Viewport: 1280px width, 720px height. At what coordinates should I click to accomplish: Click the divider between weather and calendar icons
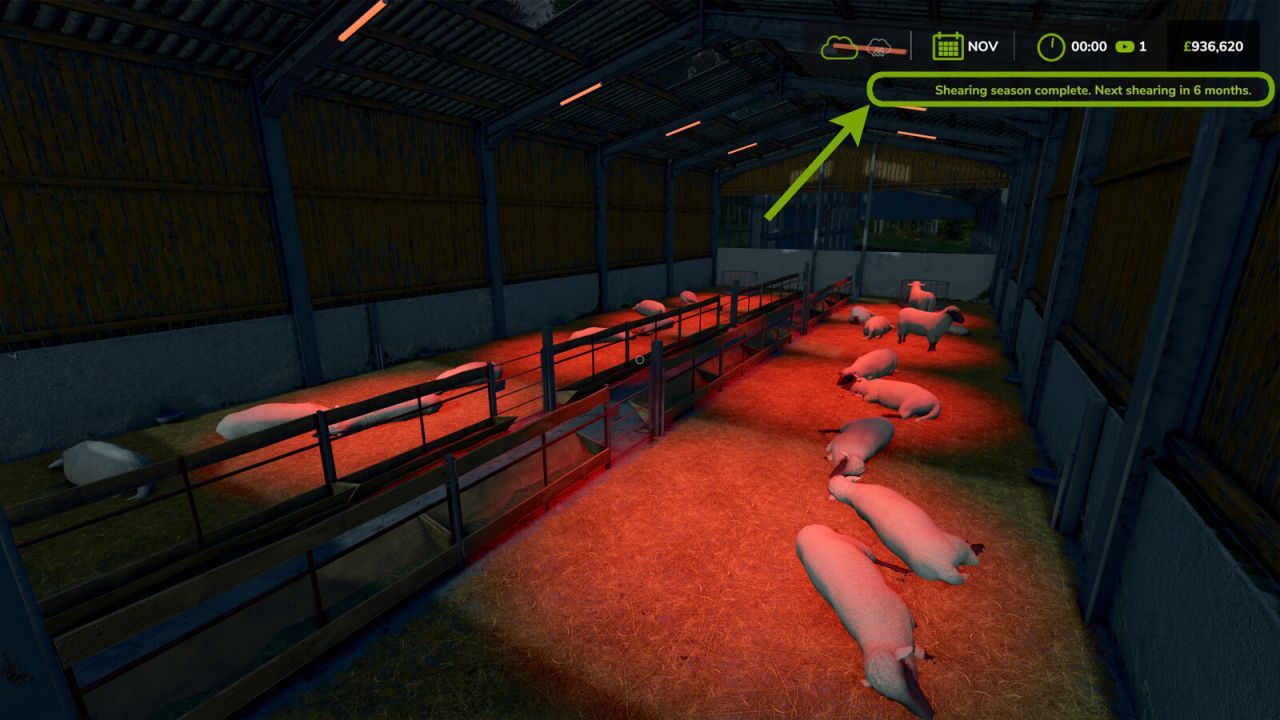(913, 45)
